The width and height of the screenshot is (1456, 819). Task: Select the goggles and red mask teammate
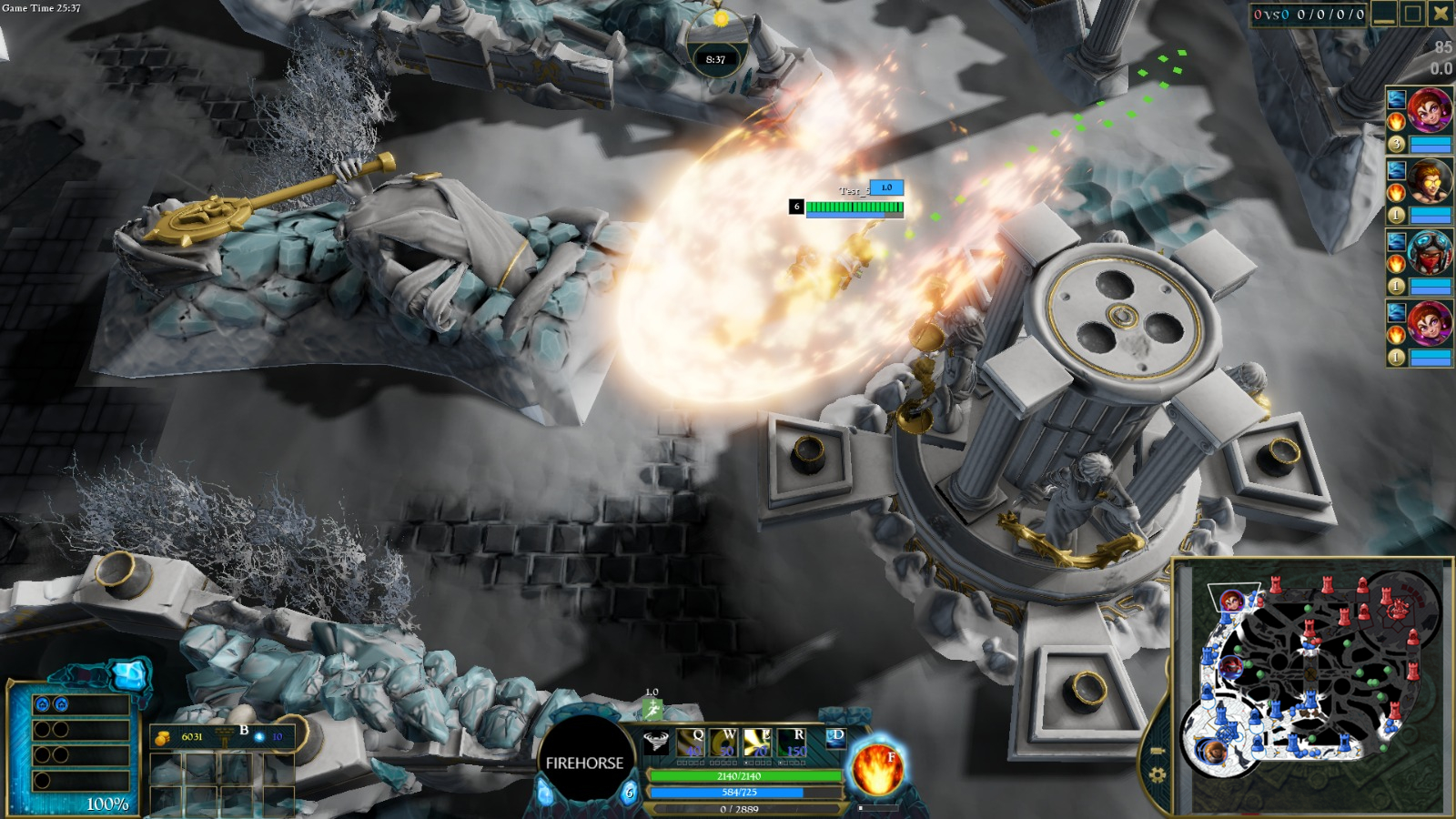click(x=1429, y=253)
